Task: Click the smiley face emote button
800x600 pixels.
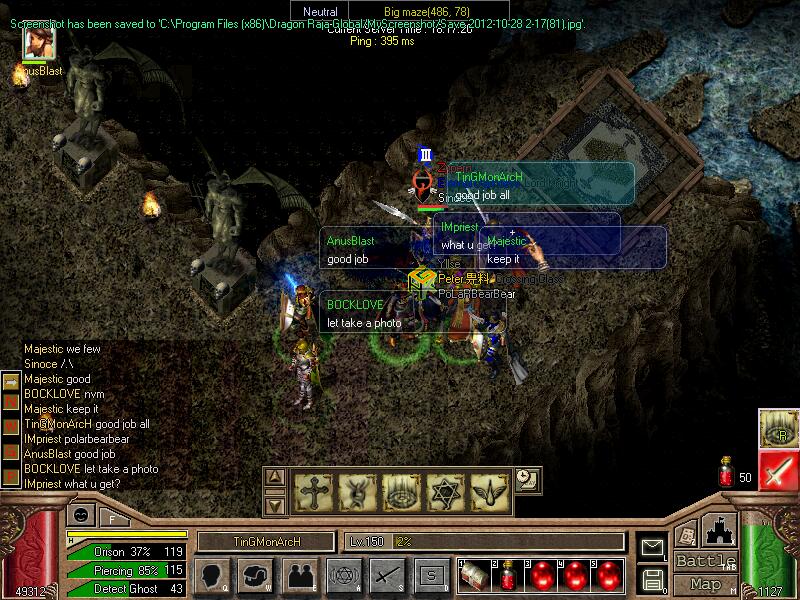Action: pyautogui.click(x=79, y=516)
